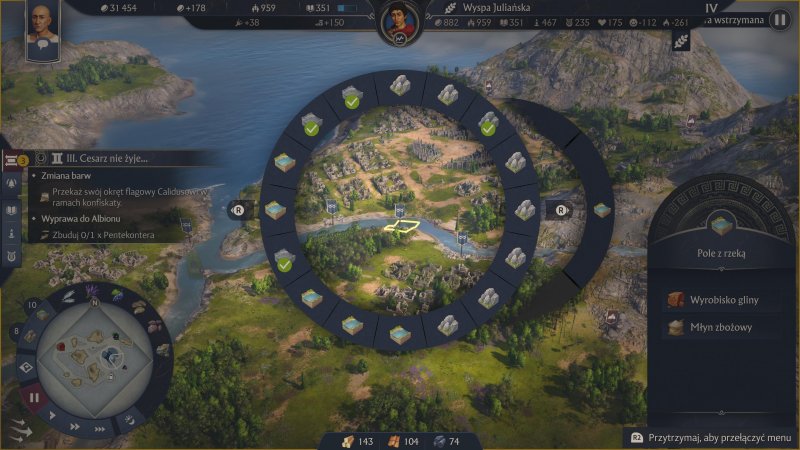Open the laurel wreath tab on left sidebar

point(13,257)
